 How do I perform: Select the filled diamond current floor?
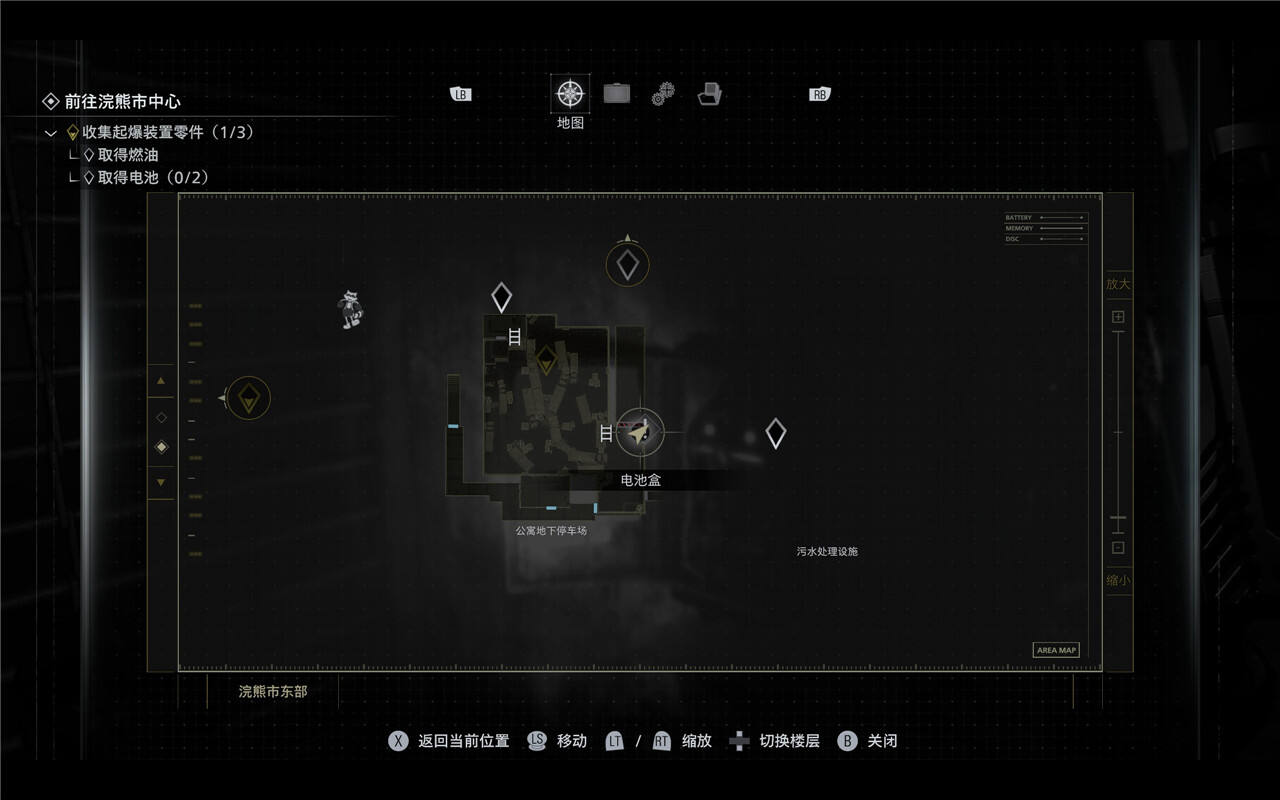161,447
